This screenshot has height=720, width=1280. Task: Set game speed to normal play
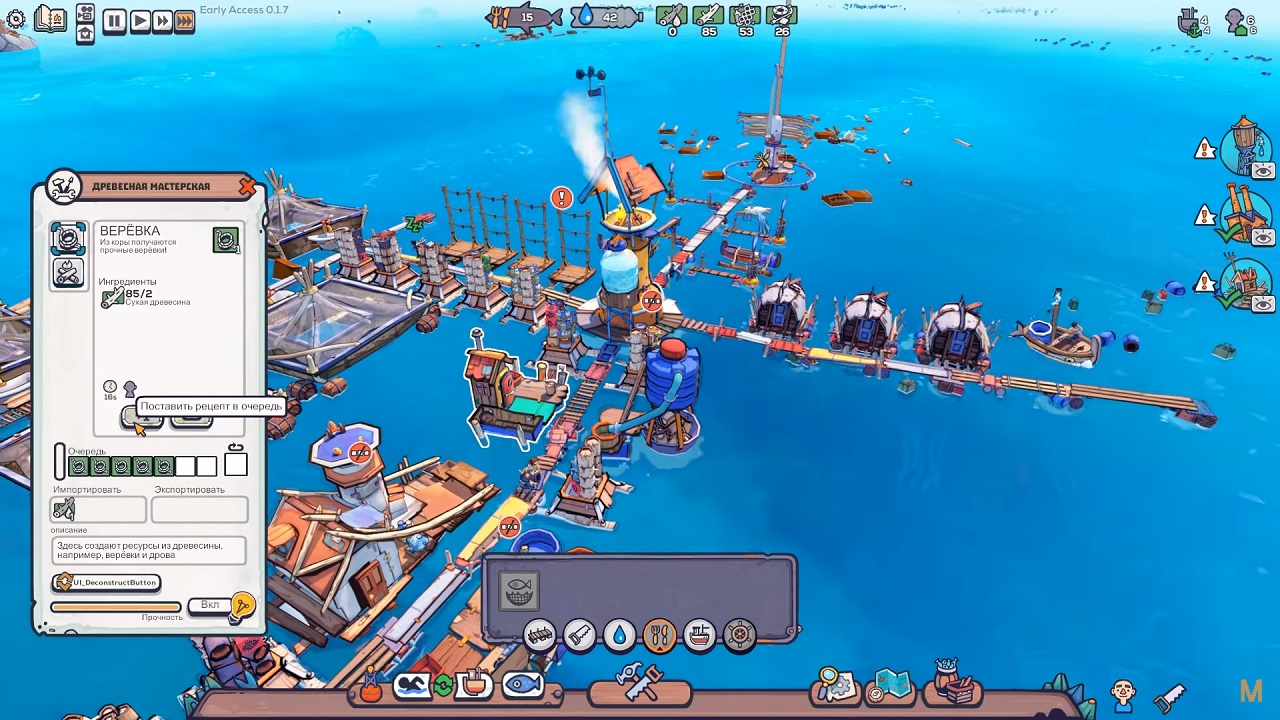pos(139,20)
